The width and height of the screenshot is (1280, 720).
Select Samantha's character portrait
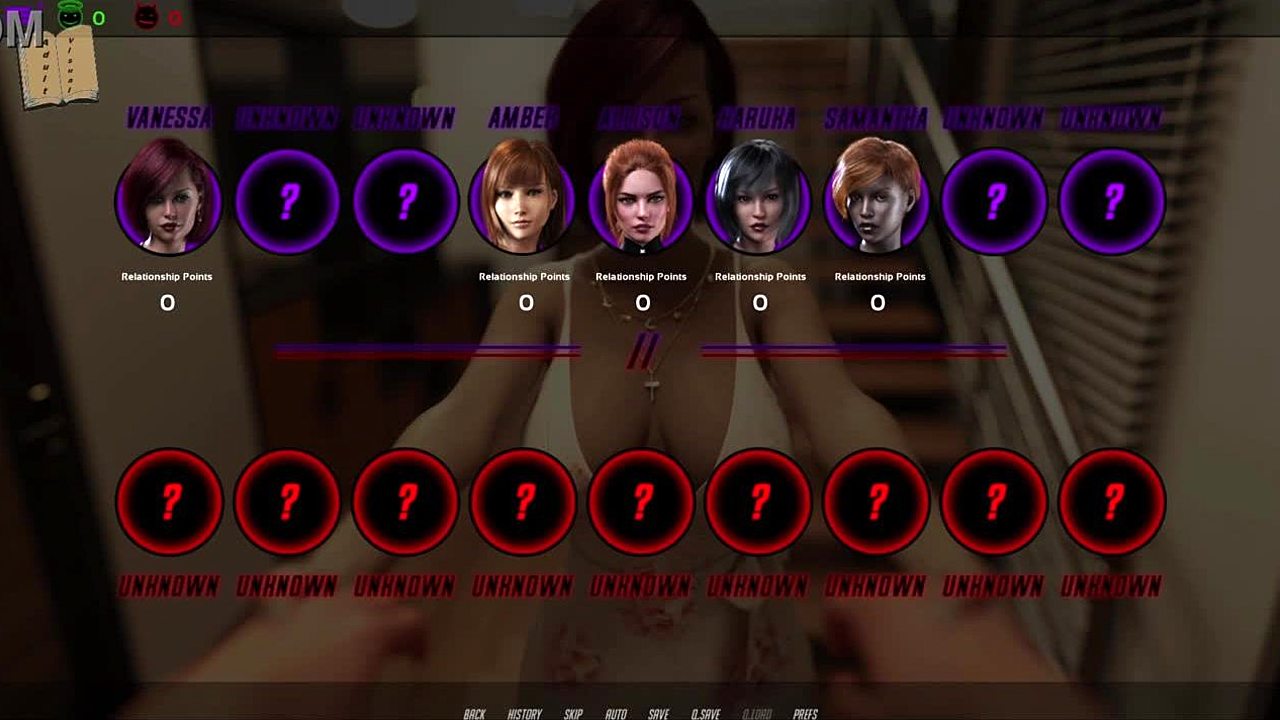coord(877,201)
